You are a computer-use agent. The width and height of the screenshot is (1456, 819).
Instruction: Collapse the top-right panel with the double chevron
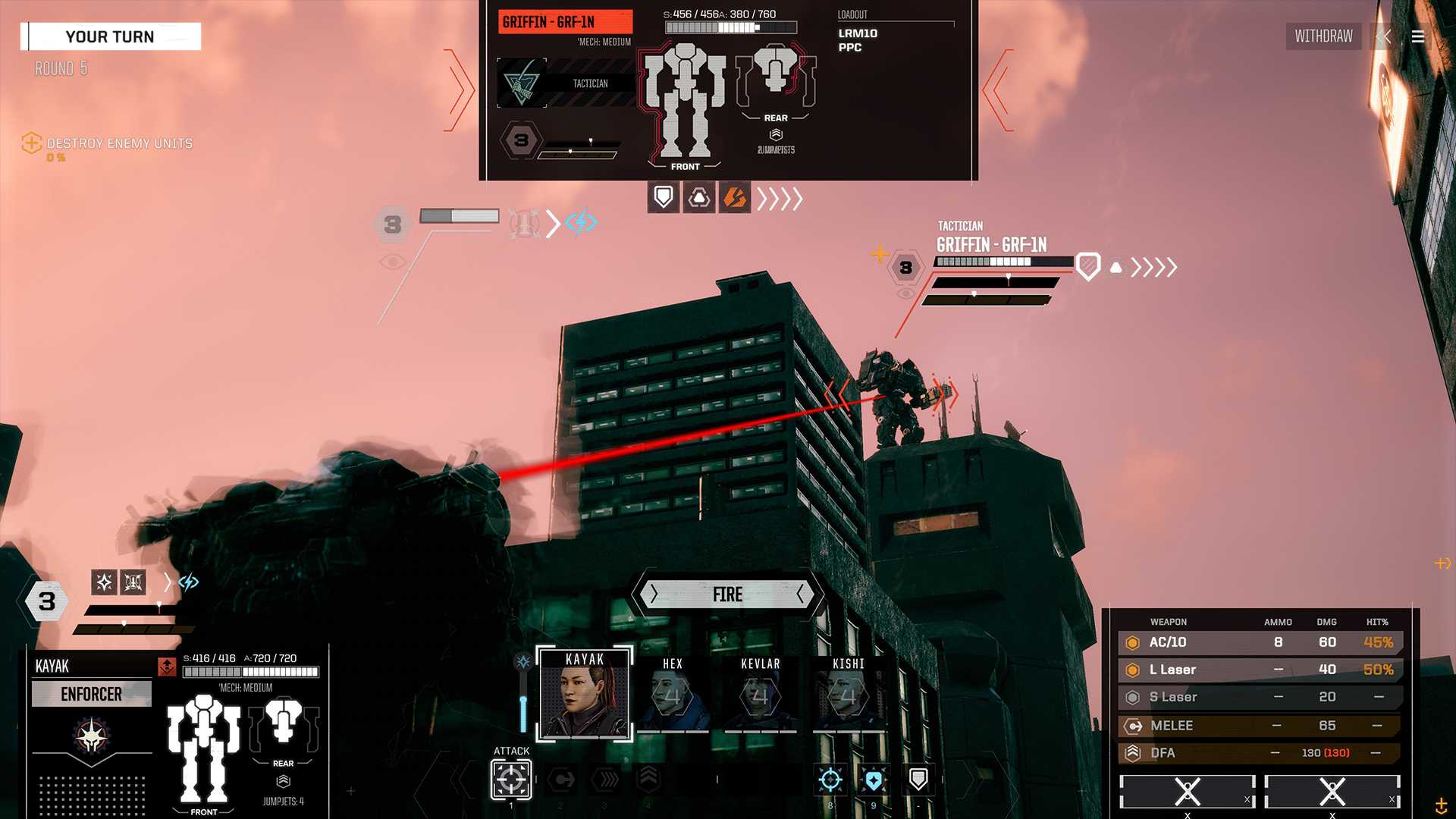click(1385, 36)
